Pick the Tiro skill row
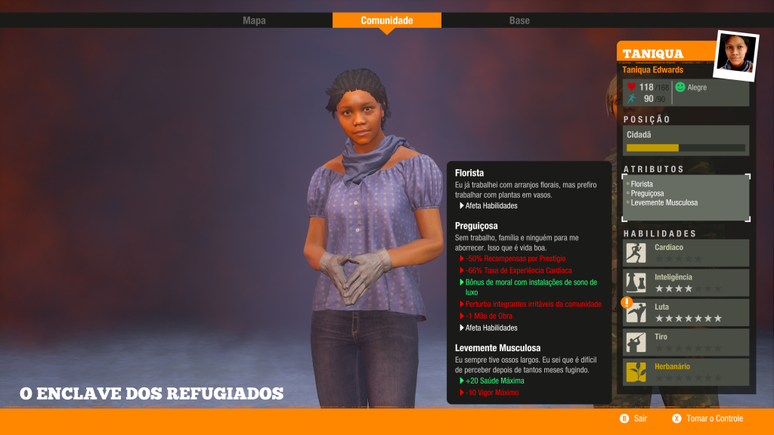Viewport: 774px width, 435px height. (x=686, y=342)
